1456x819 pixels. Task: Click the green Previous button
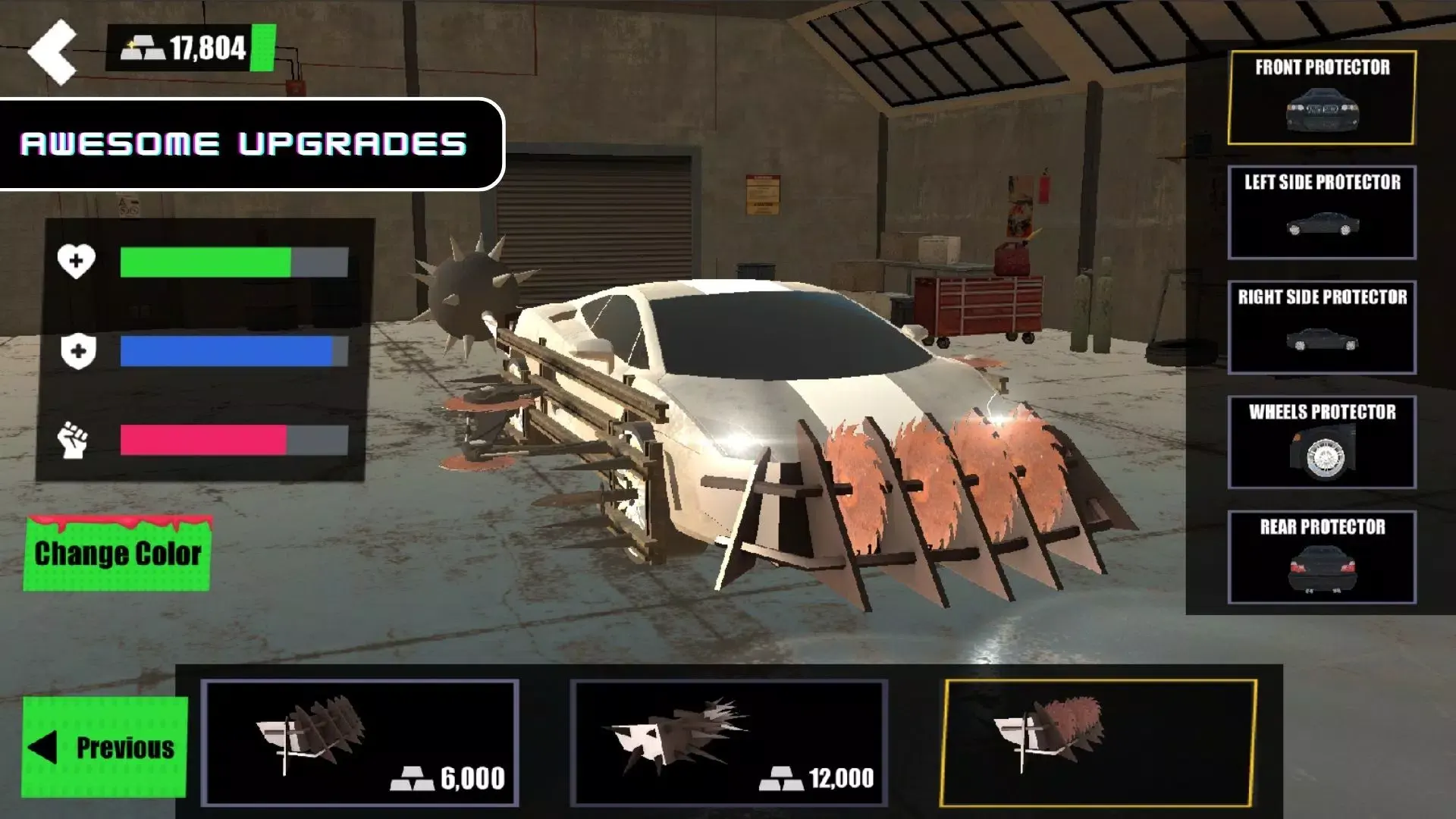[x=105, y=747]
